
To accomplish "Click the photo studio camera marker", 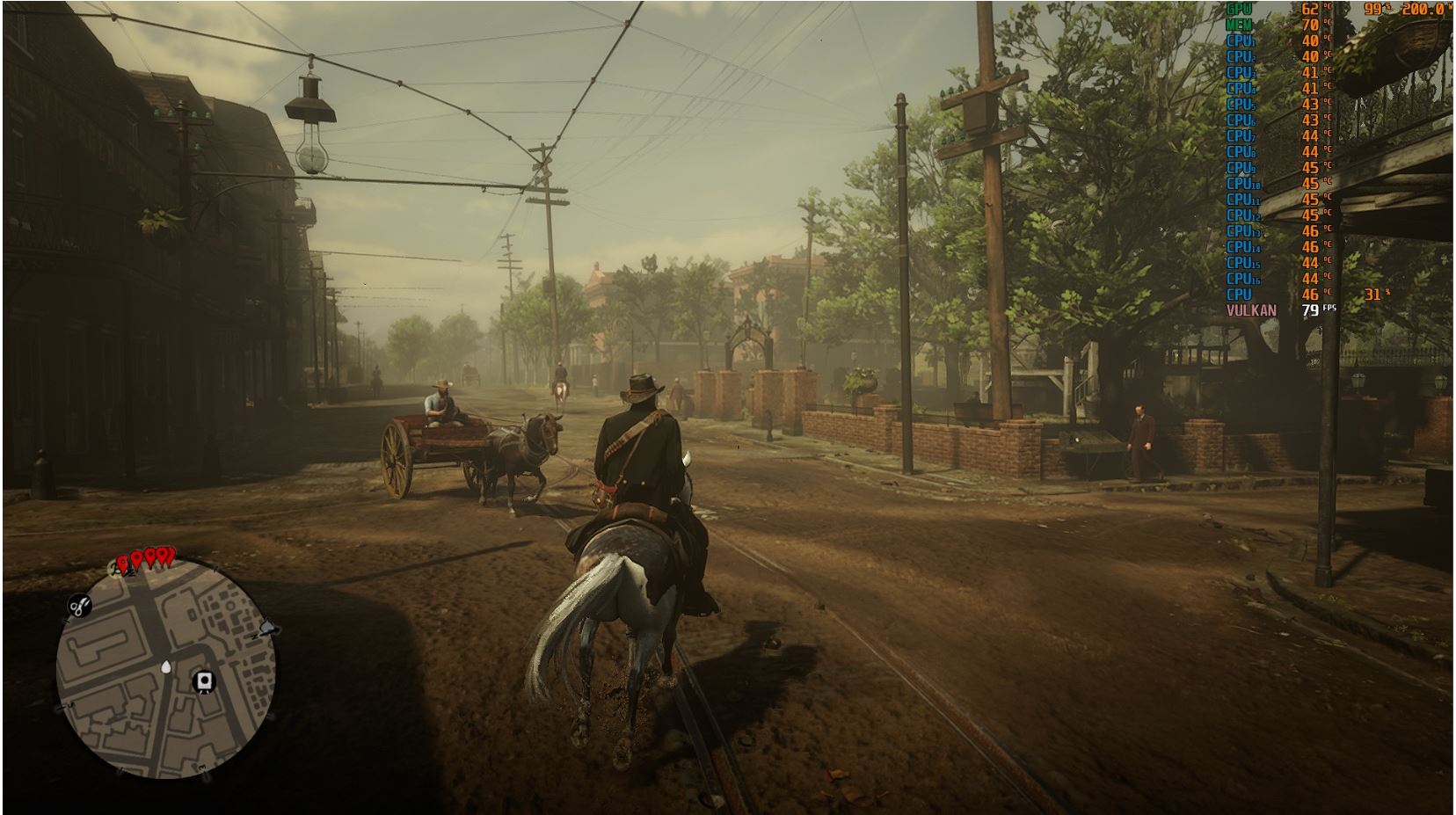I will [x=205, y=680].
